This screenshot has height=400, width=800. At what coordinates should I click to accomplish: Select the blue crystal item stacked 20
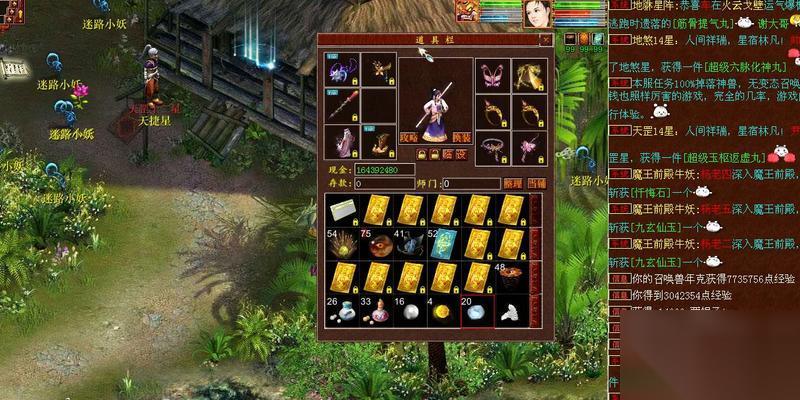click(477, 312)
